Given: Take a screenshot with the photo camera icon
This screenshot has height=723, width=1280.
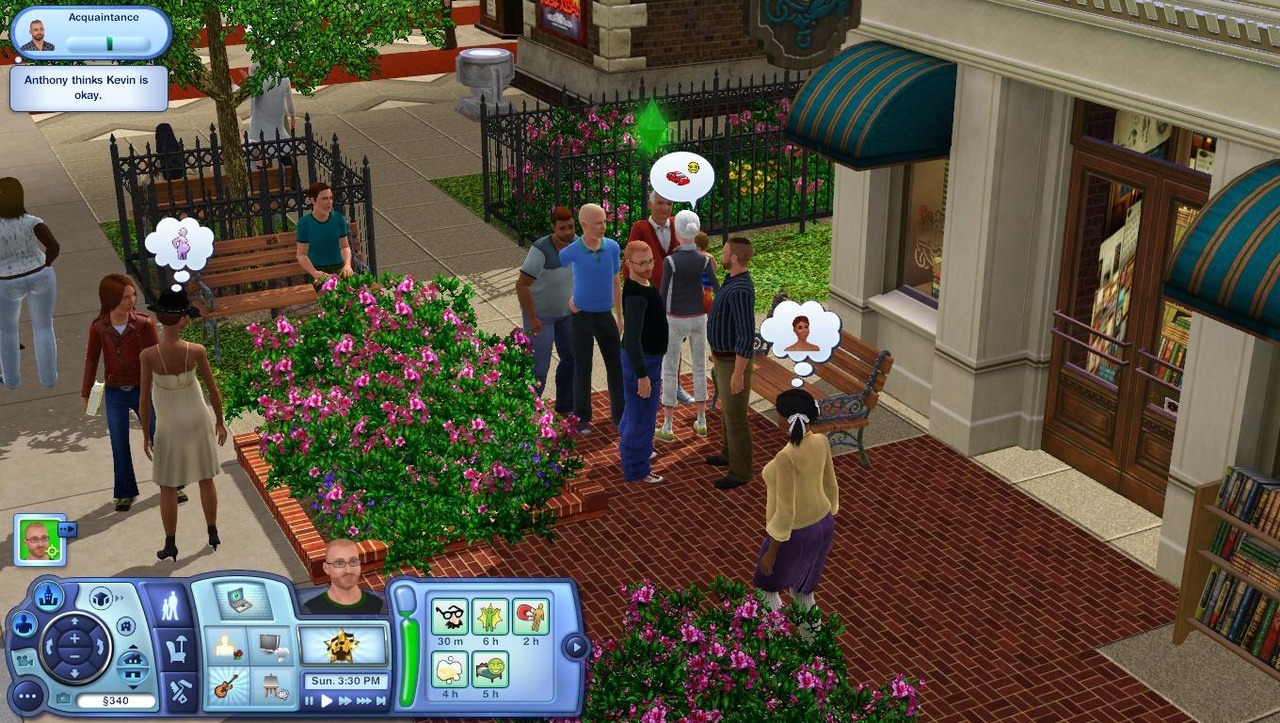Looking at the screenshot, I should (63, 700).
